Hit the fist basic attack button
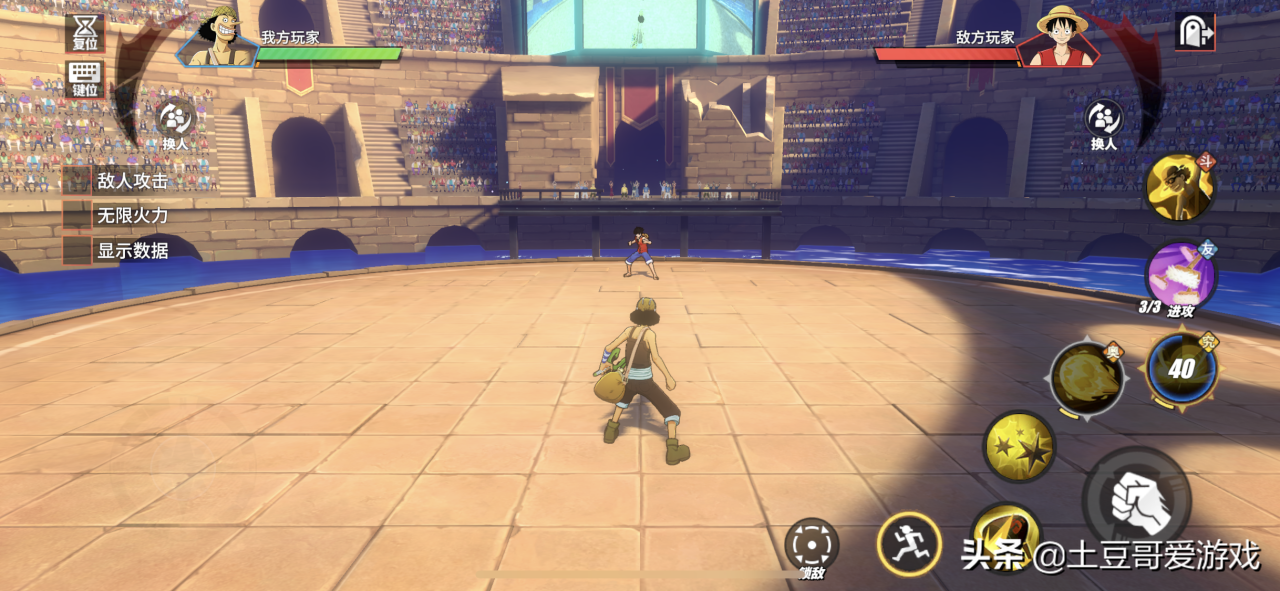The width and height of the screenshot is (1280, 591). click(1137, 497)
